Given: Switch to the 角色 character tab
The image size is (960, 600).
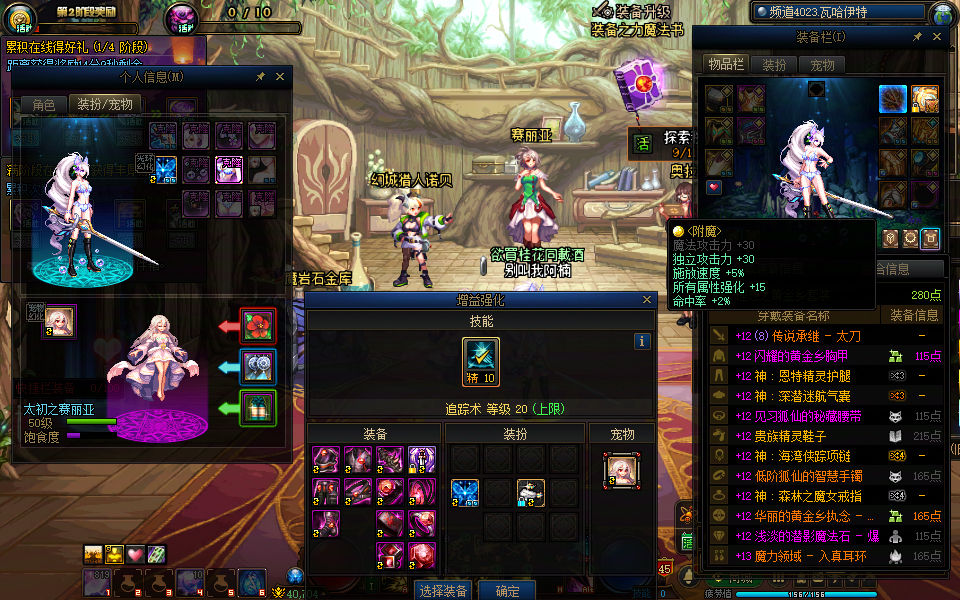Looking at the screenshot, I should [44, 104].
